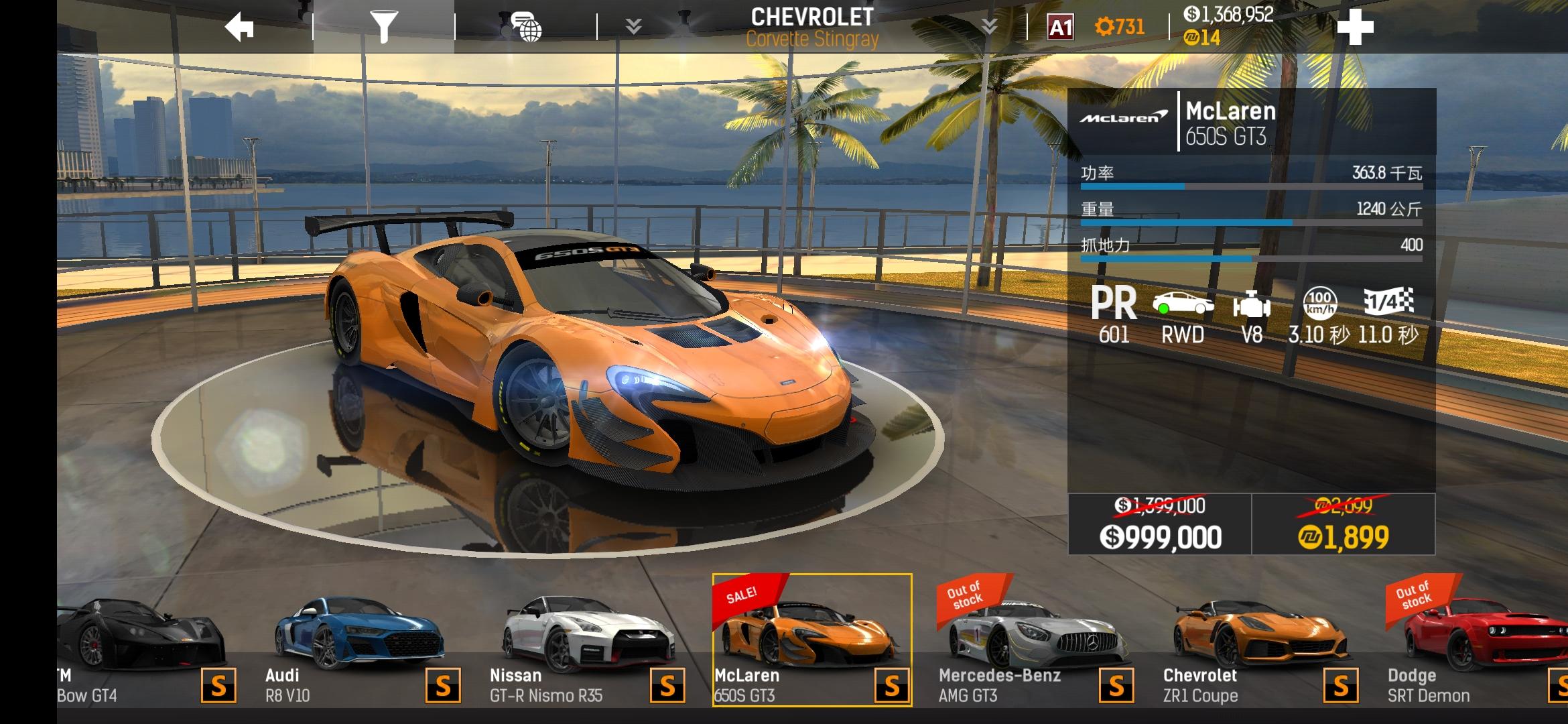Go back with the arrow button
The image size is (1568, 724).
[x=239, y=27]
